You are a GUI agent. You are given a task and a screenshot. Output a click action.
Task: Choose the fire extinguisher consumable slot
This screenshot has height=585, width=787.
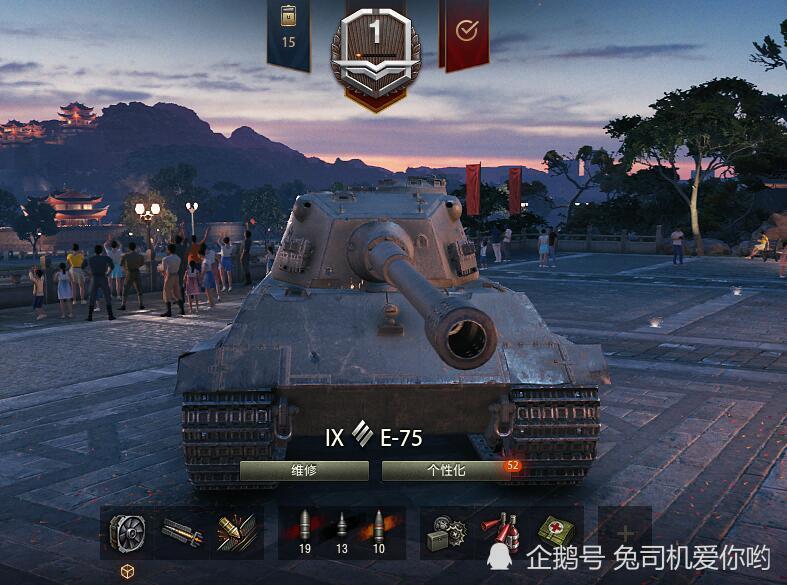499,532
